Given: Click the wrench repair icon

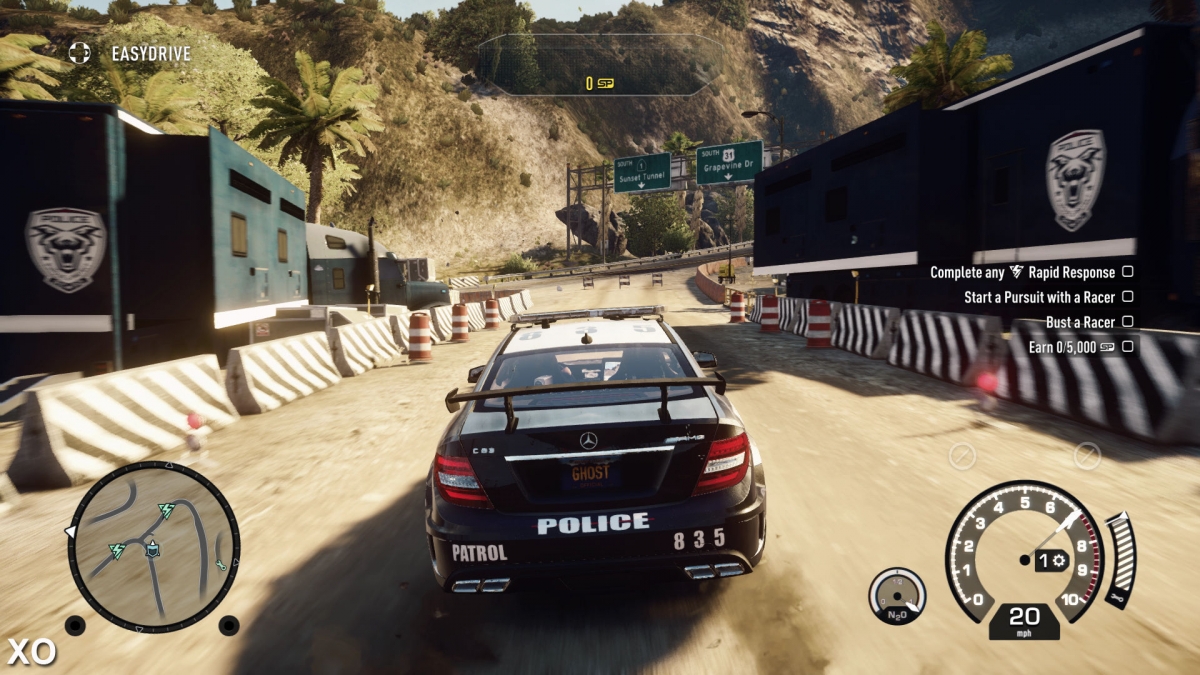Looking at the screenshot, I should 1115,599.
